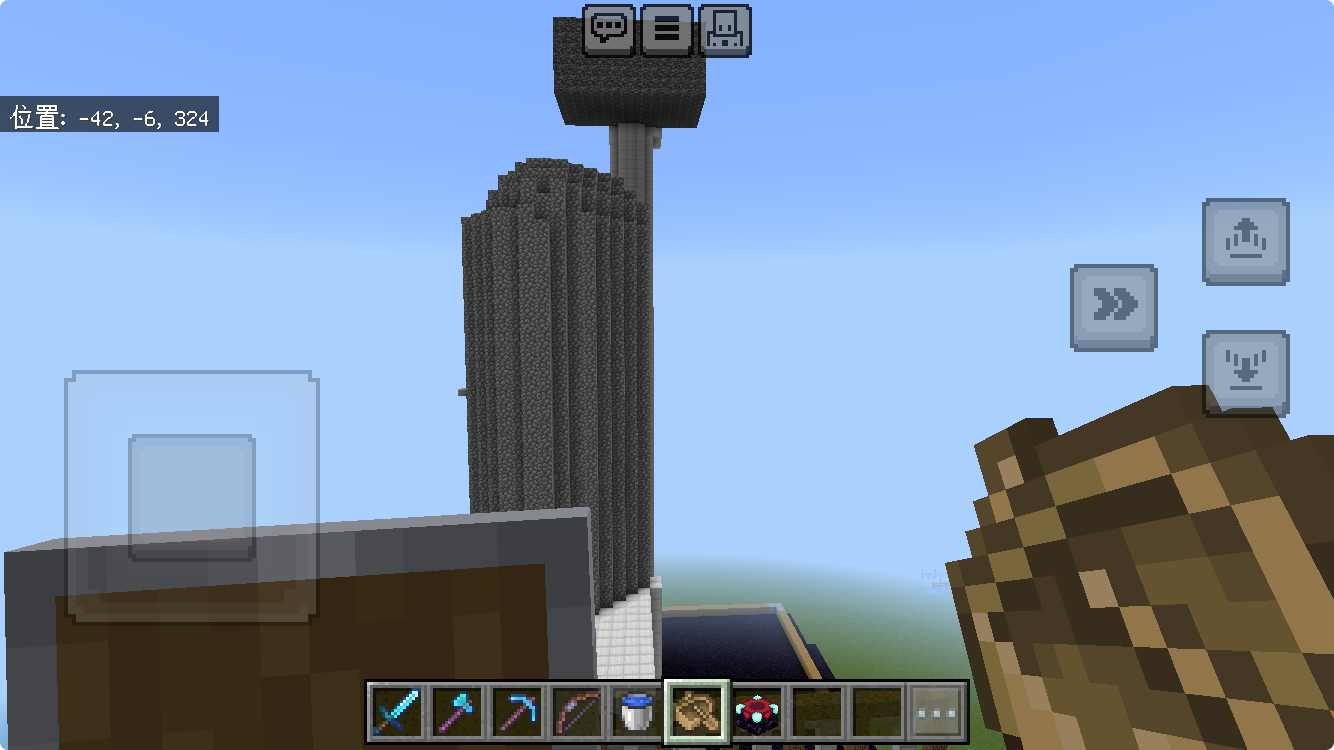
Task: Click the highlighted tan item hotbar slot
Action: [697, 712]
